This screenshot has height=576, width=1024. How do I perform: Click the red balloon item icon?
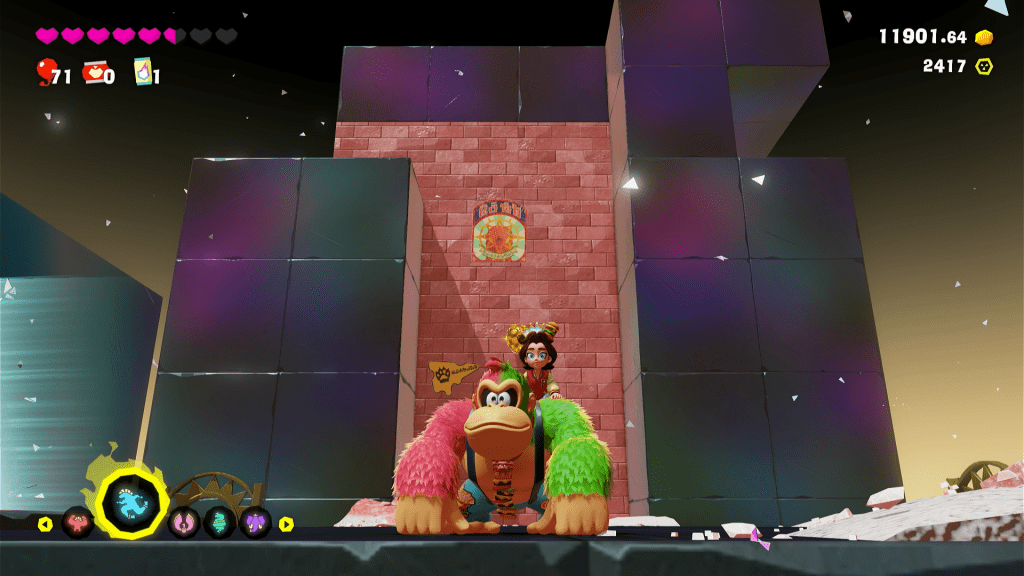pos(45,71)
